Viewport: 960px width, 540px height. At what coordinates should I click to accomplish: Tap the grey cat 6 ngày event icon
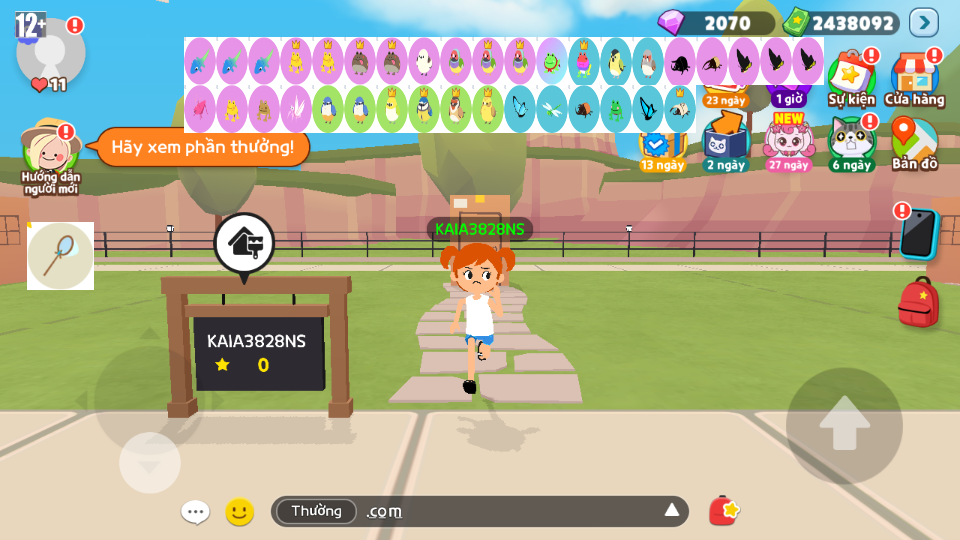tap(851, 143)
